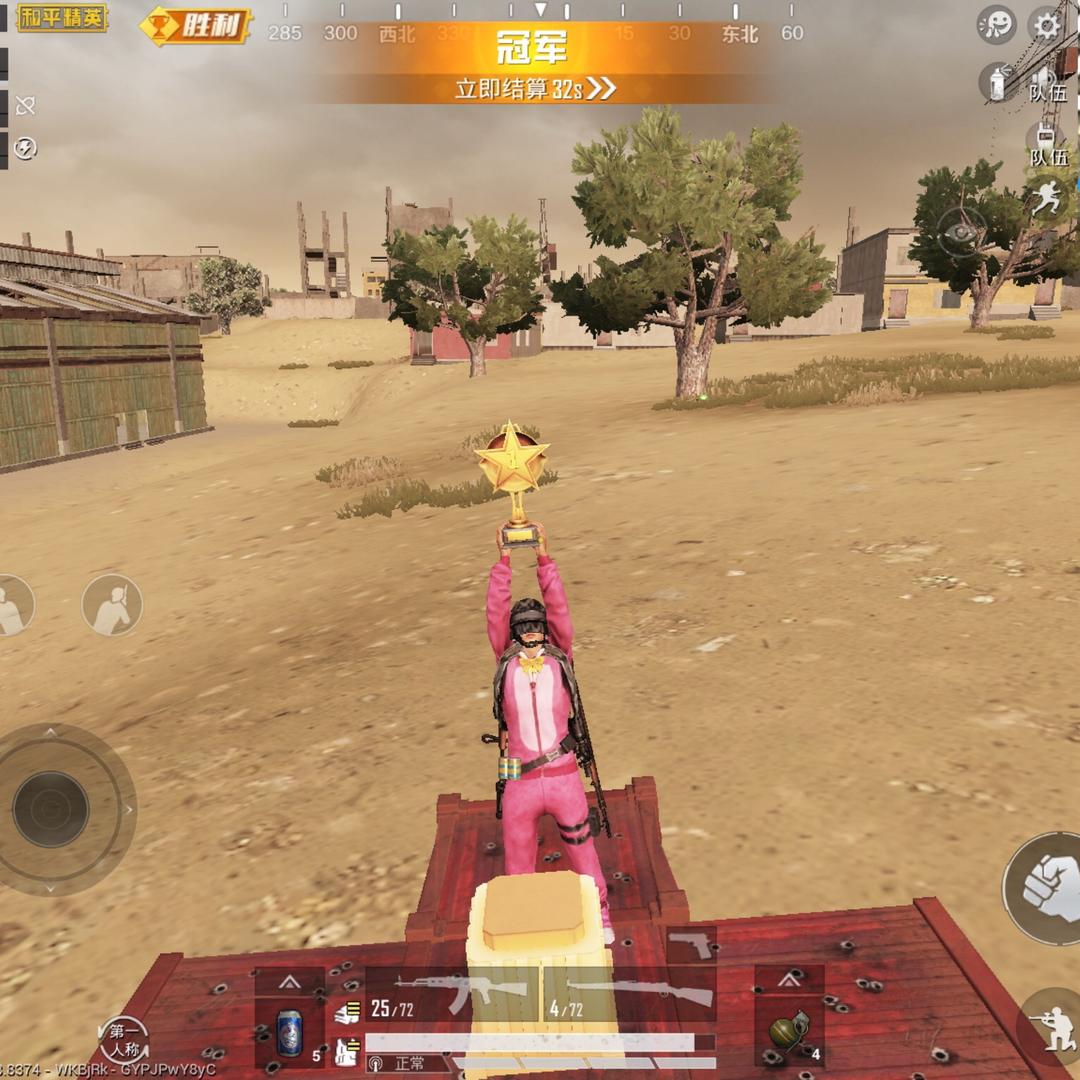
Task: Expand the consumables list above the drink
Action: (x=289, y=981)
